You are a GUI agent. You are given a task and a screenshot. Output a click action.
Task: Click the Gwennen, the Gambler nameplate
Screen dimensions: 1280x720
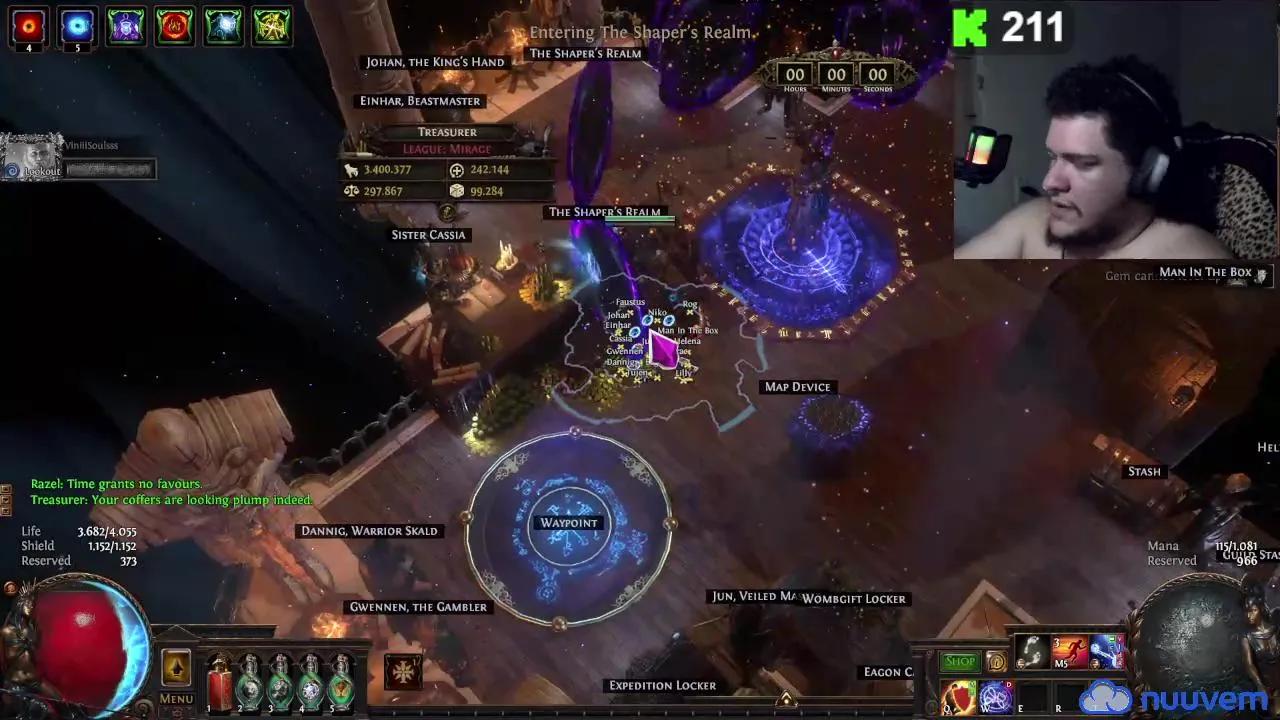click(418, 607)
